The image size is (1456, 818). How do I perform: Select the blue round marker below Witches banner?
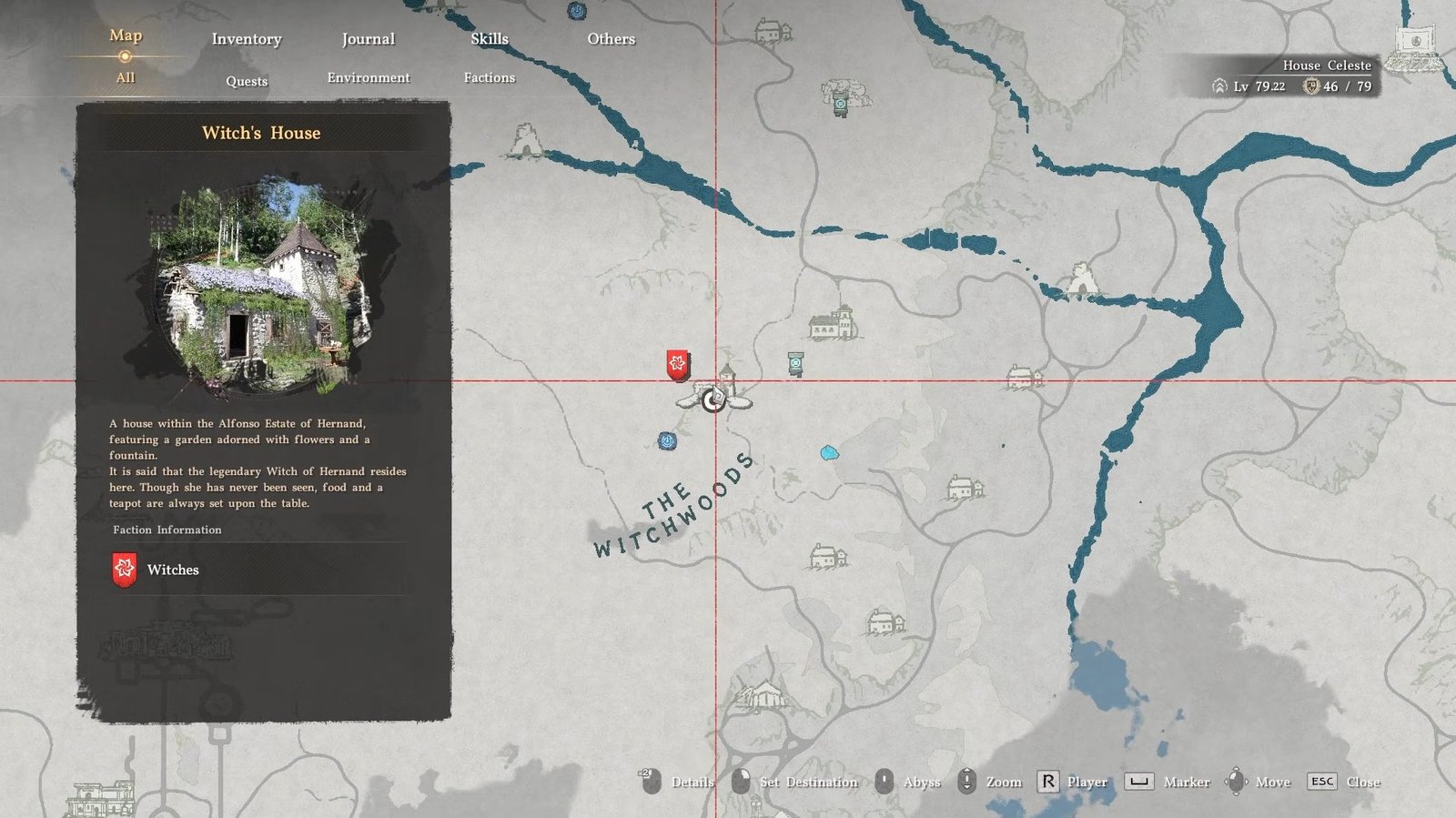tap(667, 441)
